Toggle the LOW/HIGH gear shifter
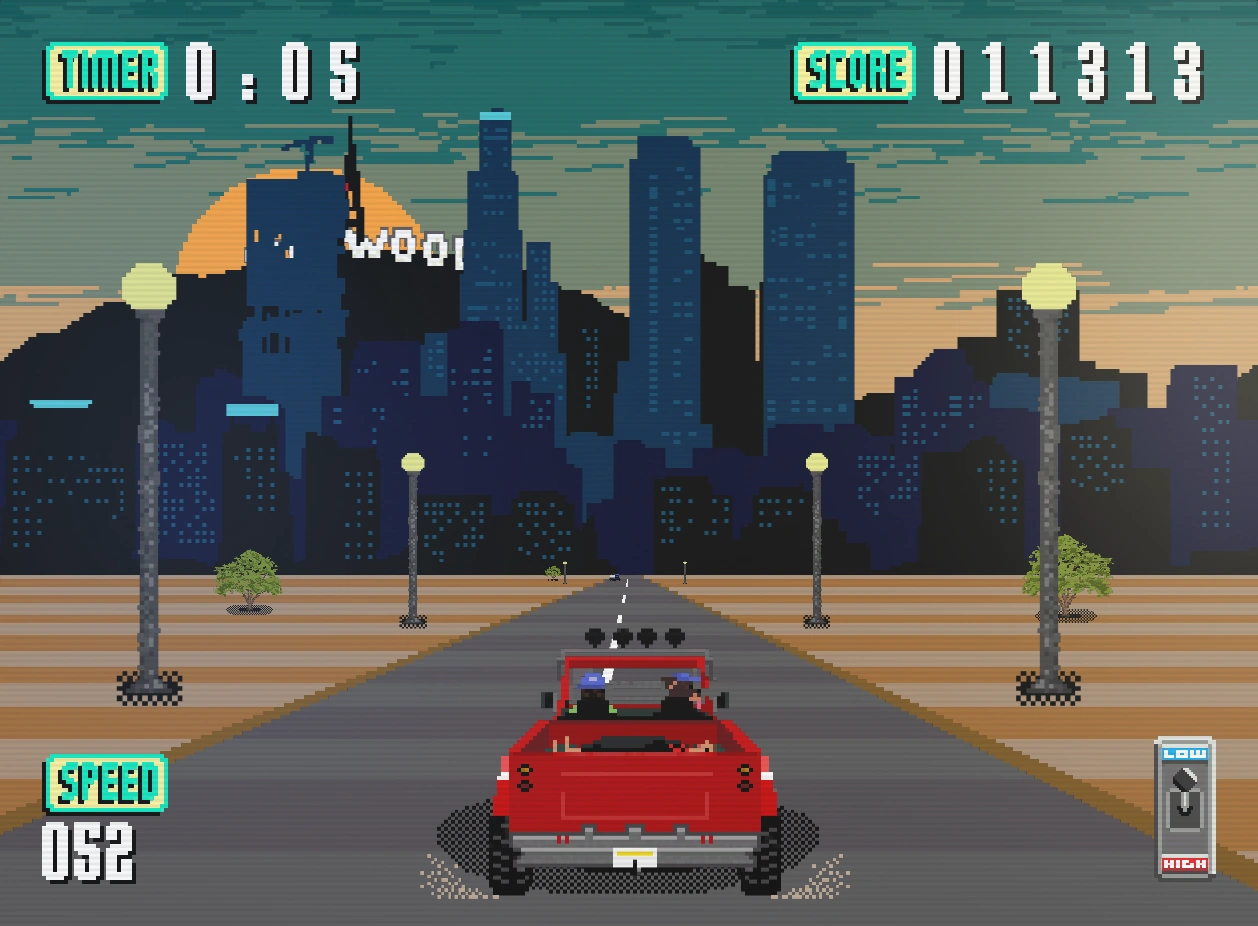This screenshot has height=926, width=1258. click(1185, 807)
